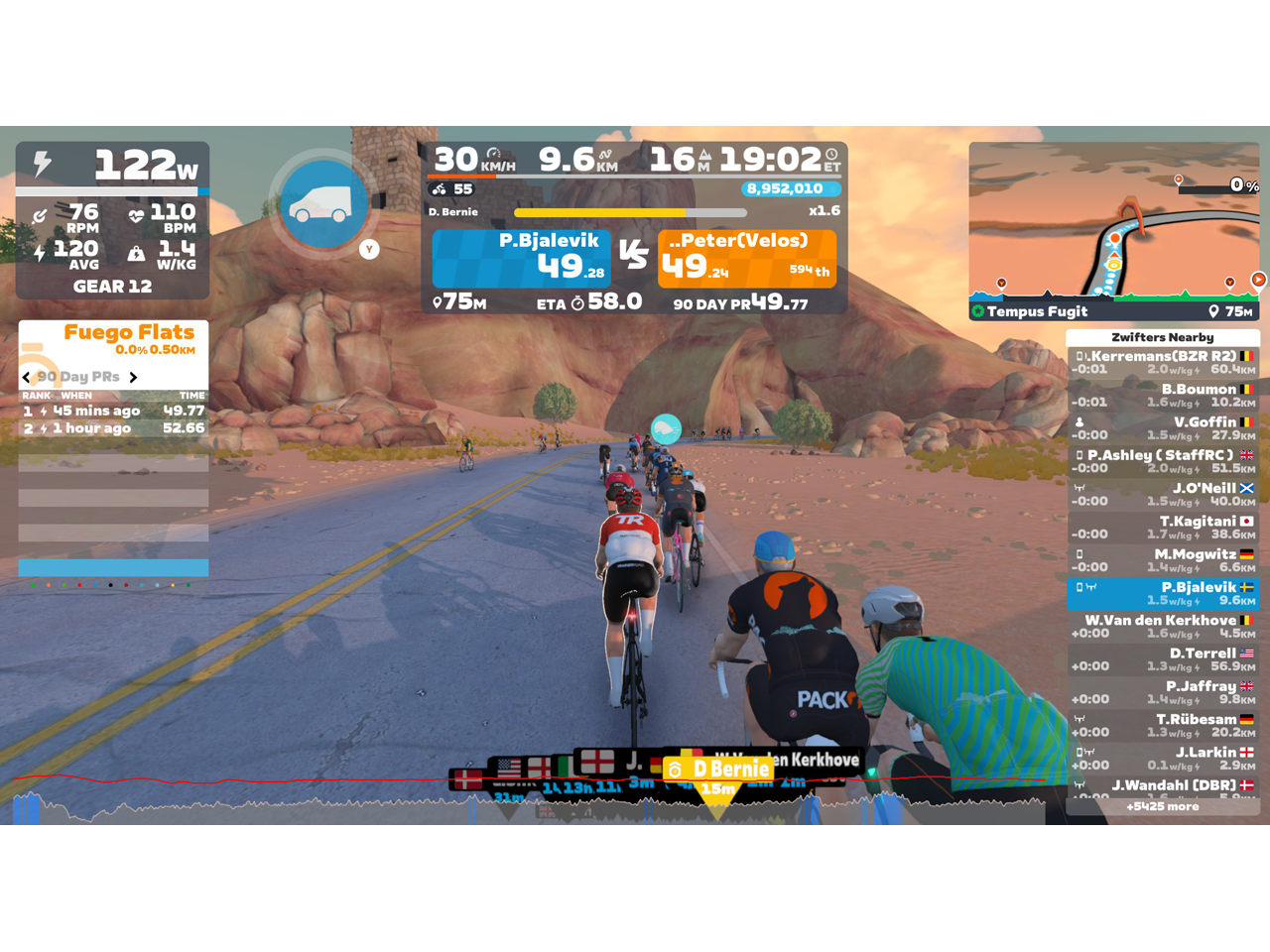Select rider T.Kagitani in nearby list
1270x952 pixels.
[x=1162, y=528]
